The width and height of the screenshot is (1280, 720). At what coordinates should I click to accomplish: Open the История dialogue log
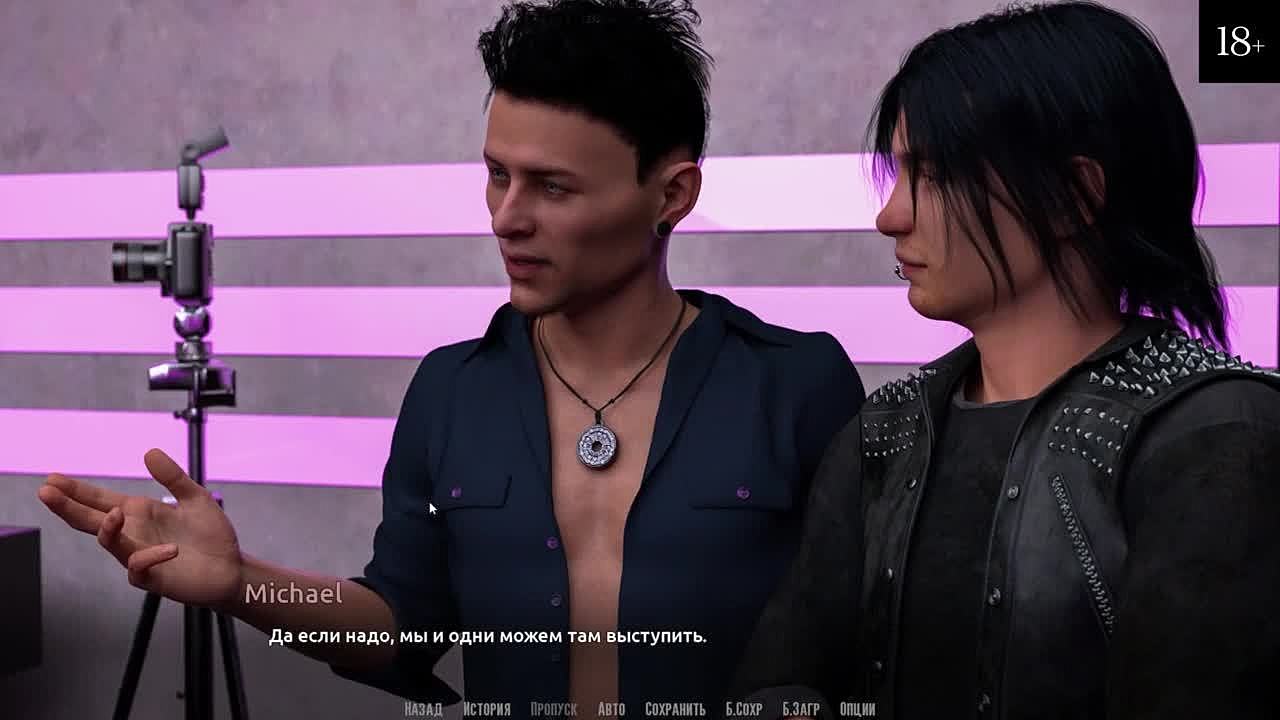pyautogui.click(x=486, y=709)
